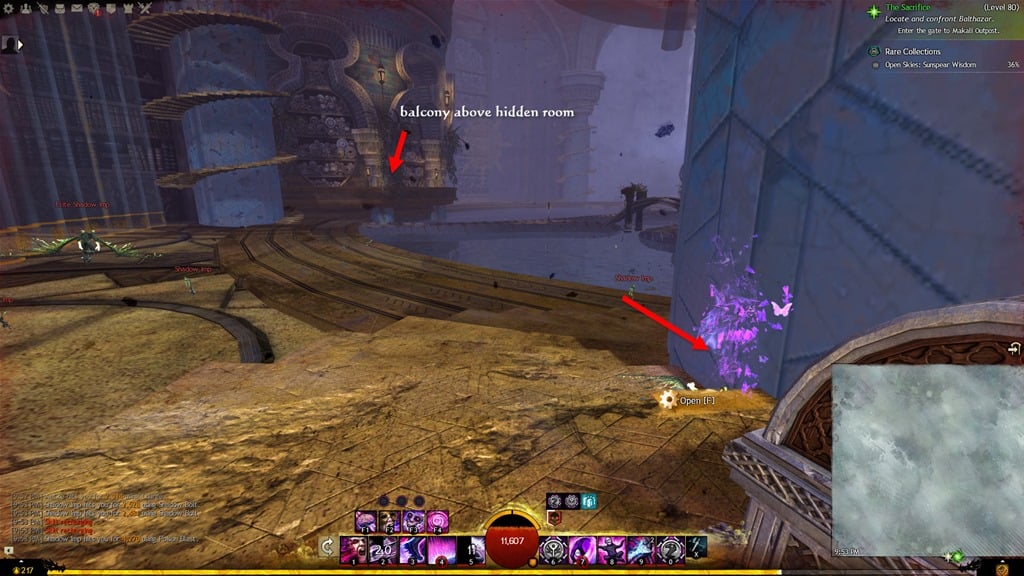Use the F1 shatter skill

[x=366, y=521]
